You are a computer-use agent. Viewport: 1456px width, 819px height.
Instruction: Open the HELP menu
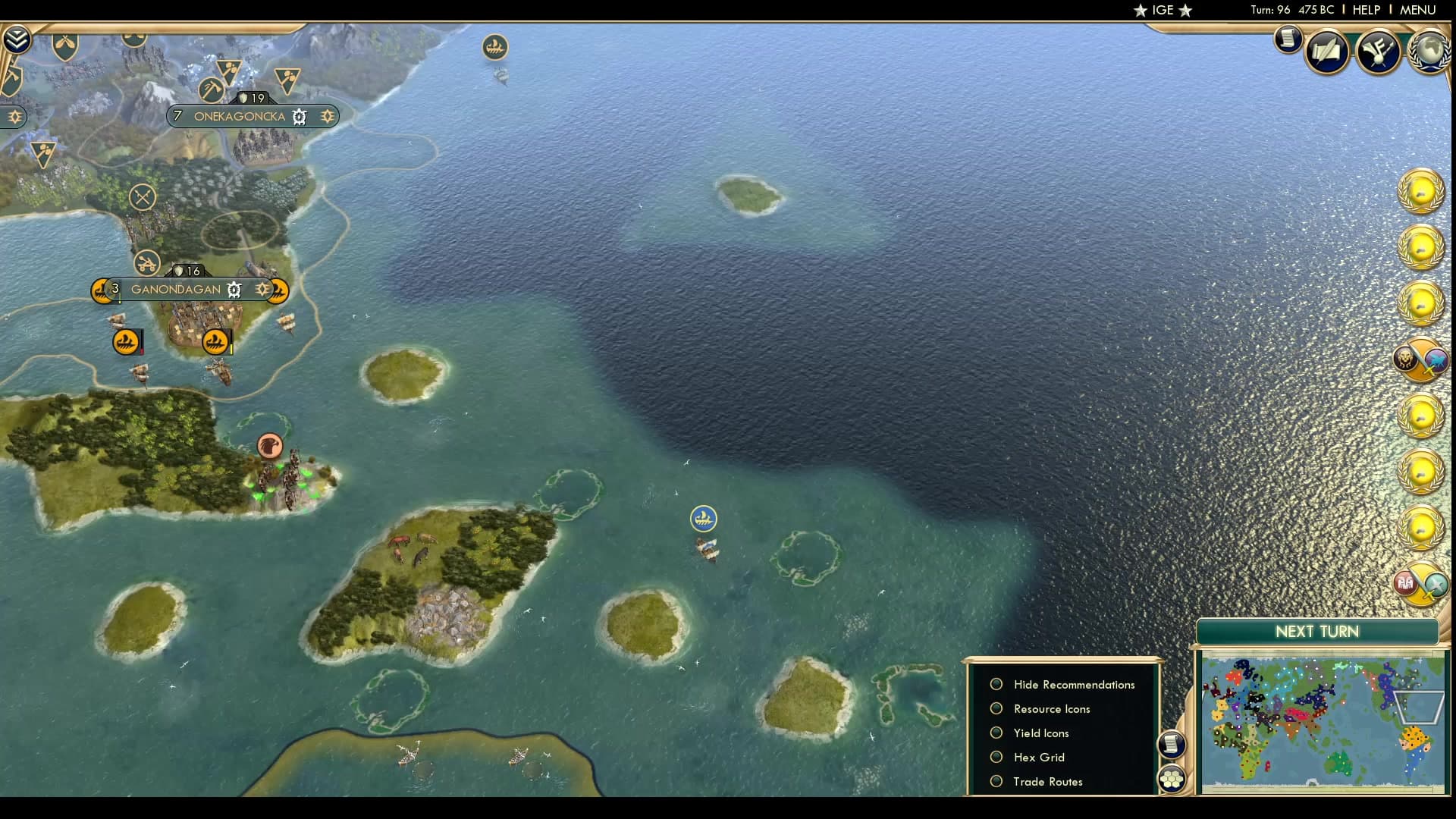coord(1365,10)
